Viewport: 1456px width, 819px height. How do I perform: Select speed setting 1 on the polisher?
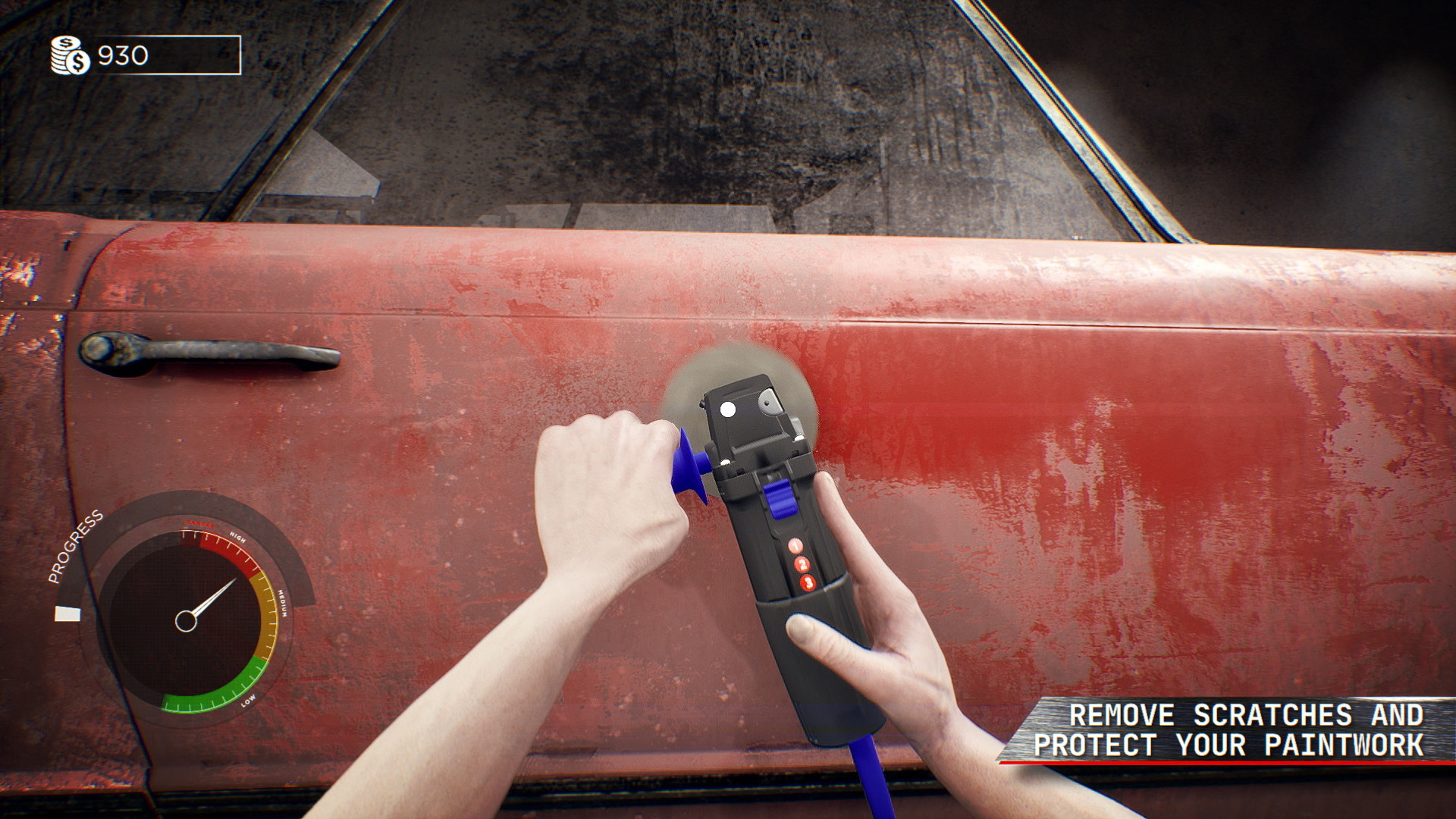coord(795,545)
